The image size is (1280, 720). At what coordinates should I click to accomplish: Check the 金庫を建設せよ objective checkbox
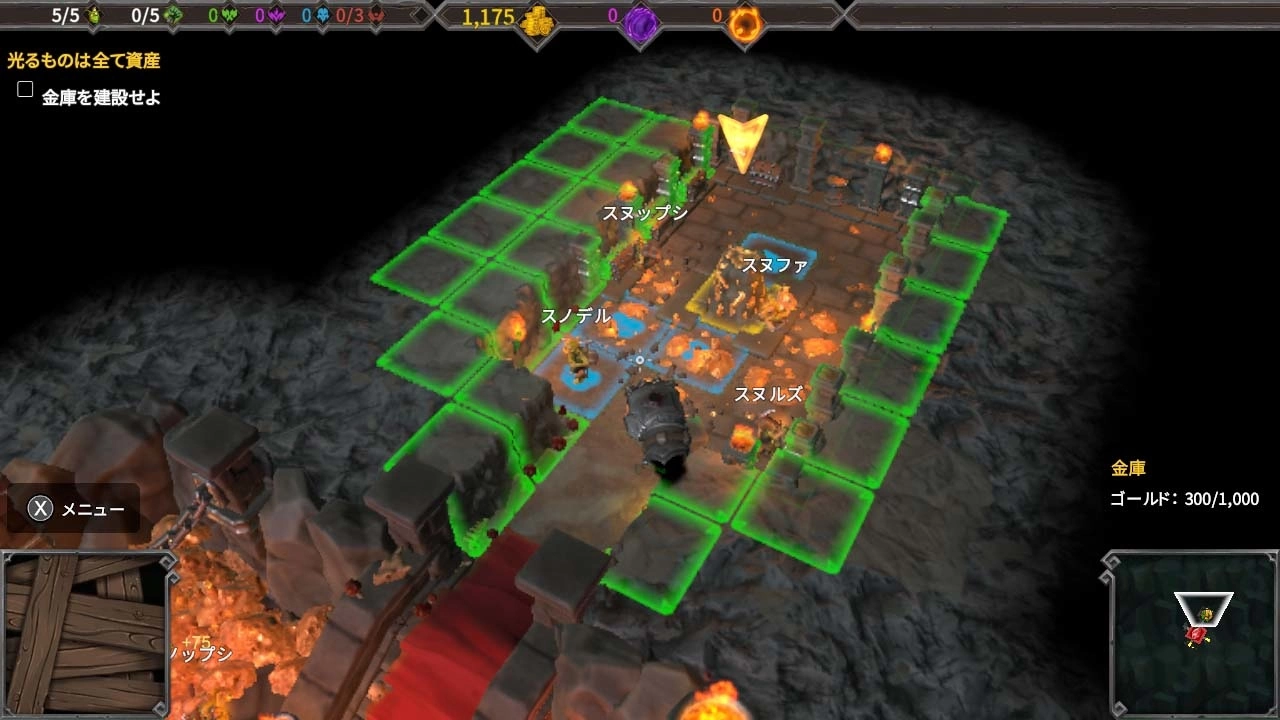[x=24, y=89]
